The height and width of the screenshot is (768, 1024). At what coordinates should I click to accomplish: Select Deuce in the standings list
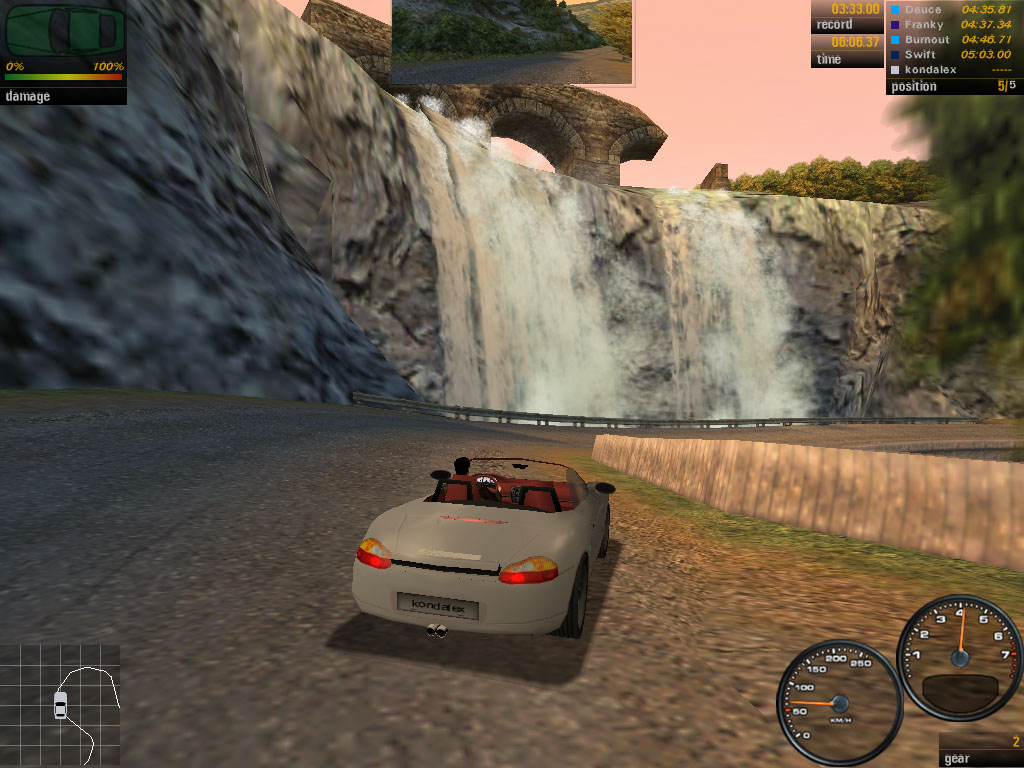click(953, 9)
